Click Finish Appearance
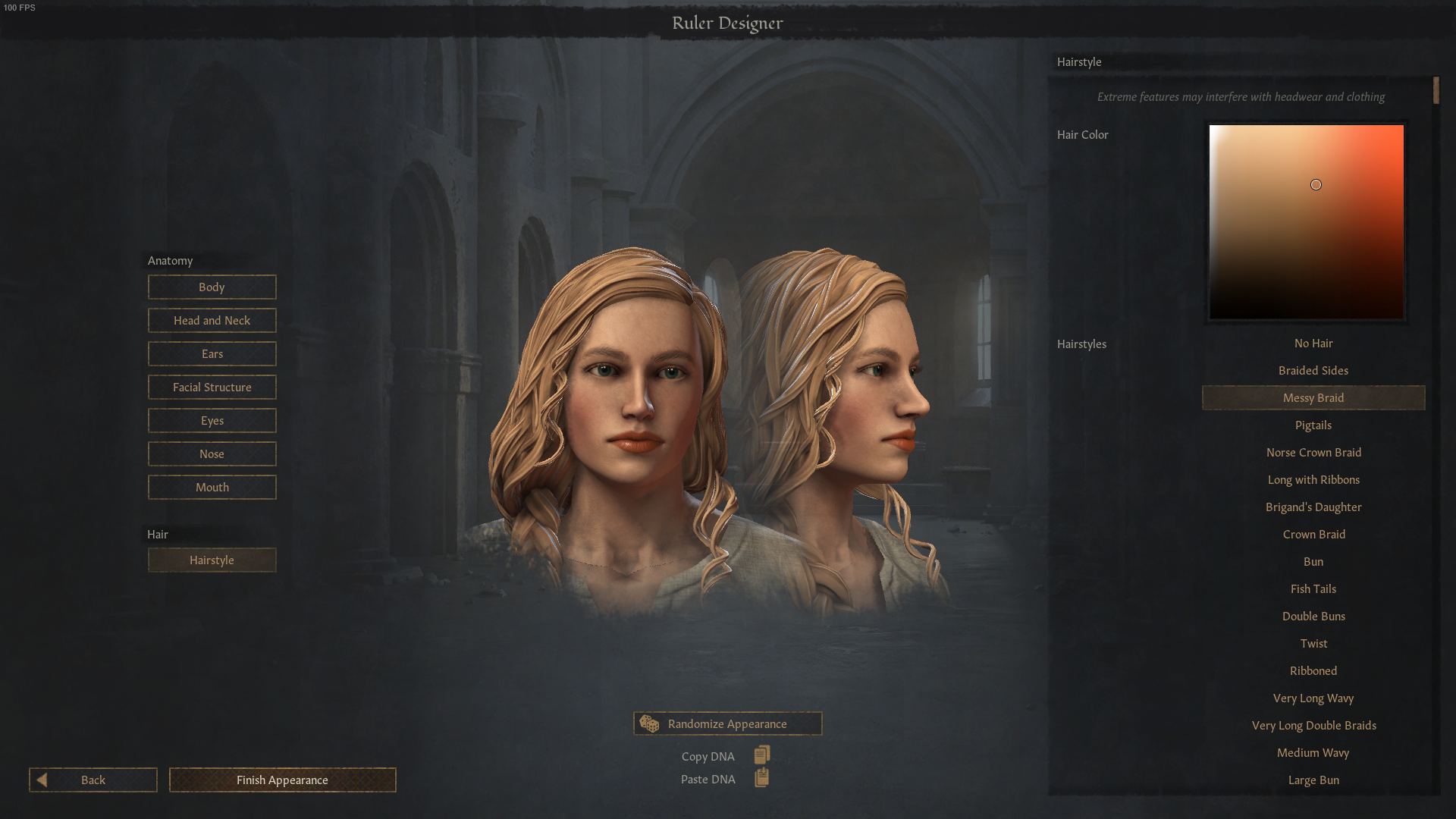 282,780
